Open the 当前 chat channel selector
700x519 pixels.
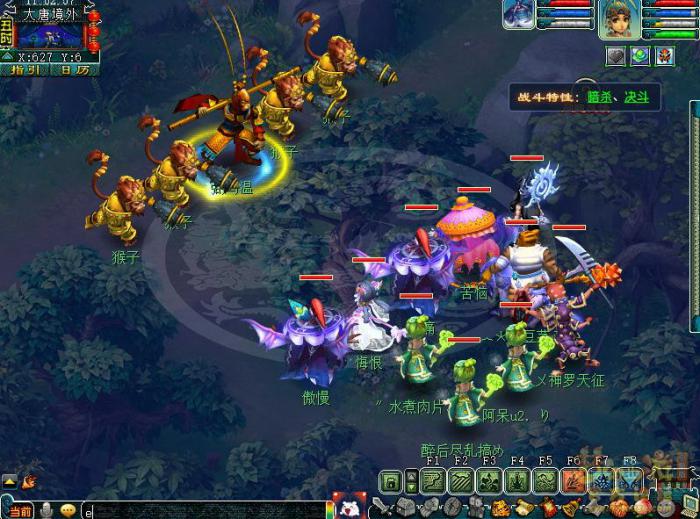point(19,510)
